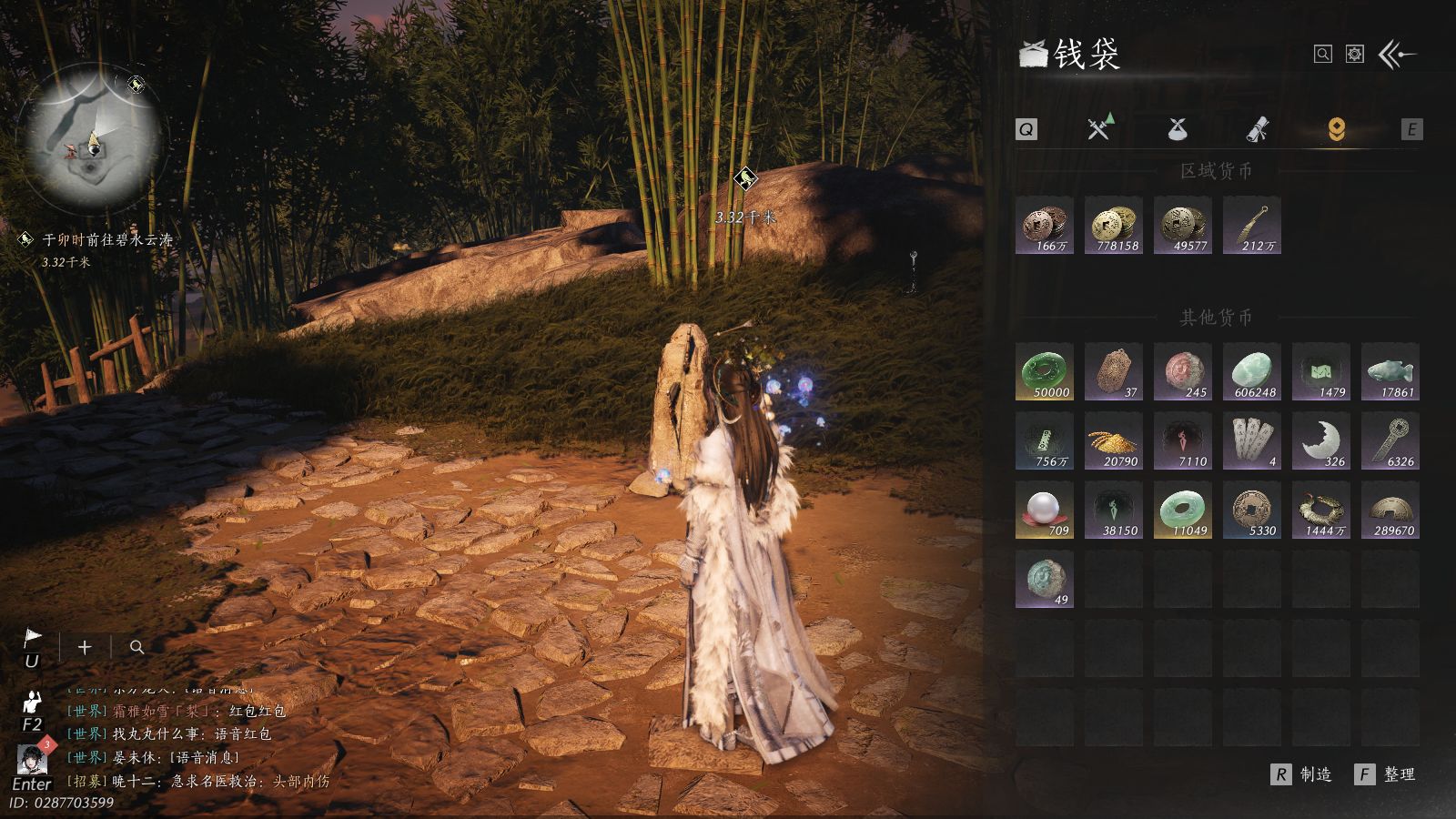Select the bamboo slips currency showing 4
The height and width of the screenshot is (819, 1456).
(1252, 441)
